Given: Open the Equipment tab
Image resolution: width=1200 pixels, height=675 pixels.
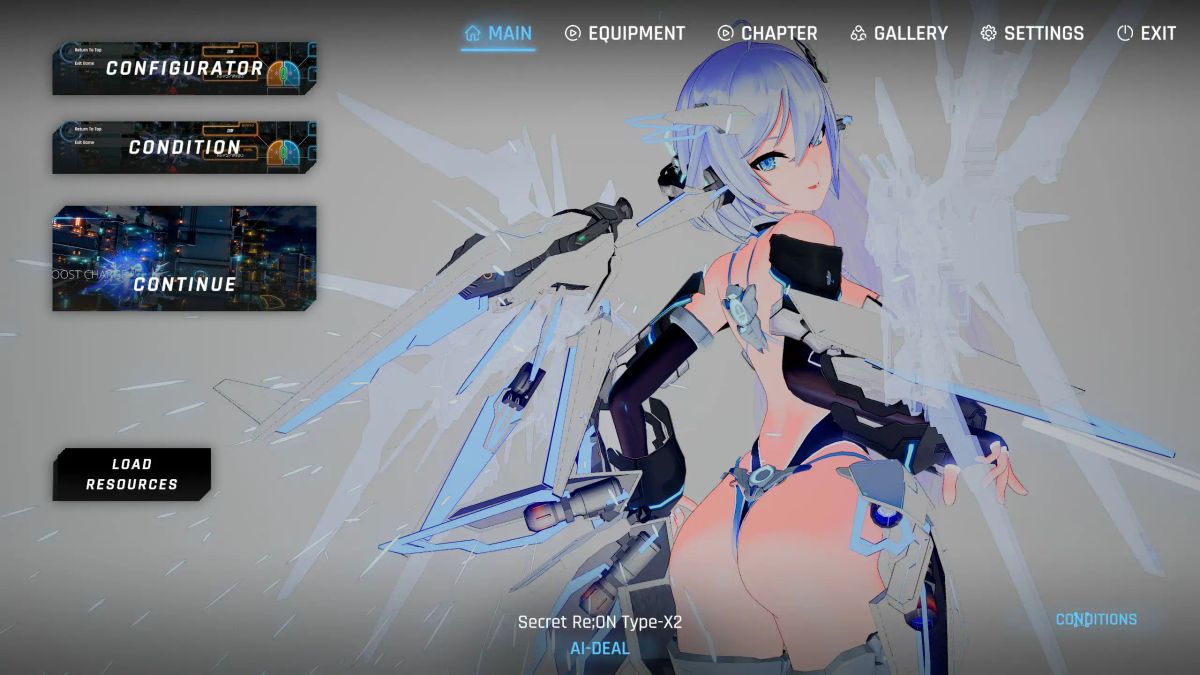Looking at the screenshot, I should tap(625, 34).
